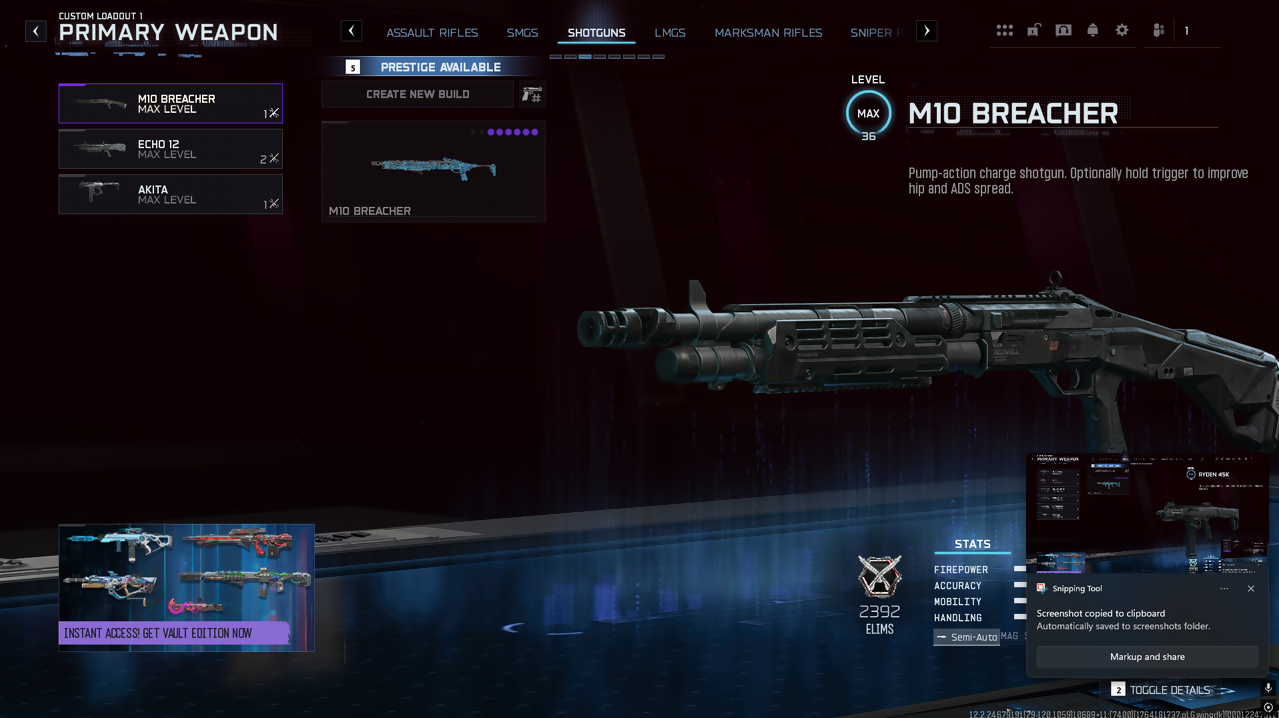
Task: Show the LMGs category
Action: (670, 33)
